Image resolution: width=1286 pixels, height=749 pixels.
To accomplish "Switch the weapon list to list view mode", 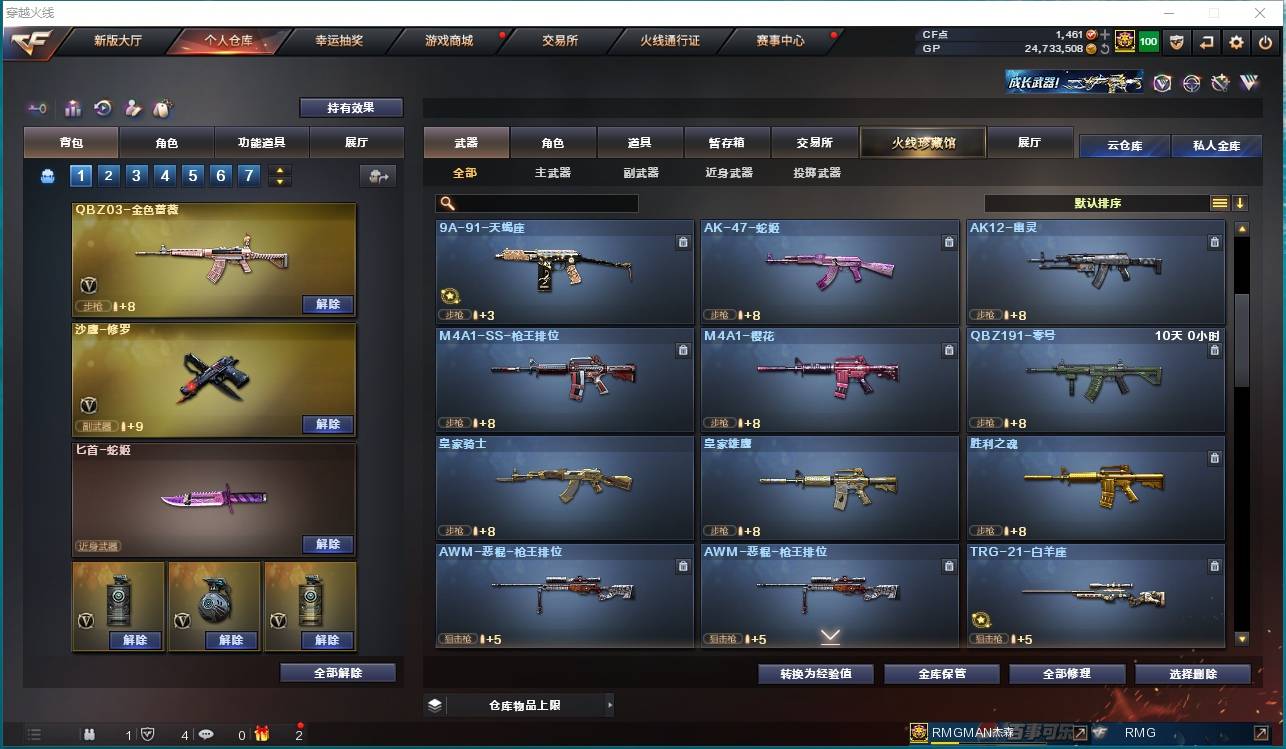I will [1219, 203].
